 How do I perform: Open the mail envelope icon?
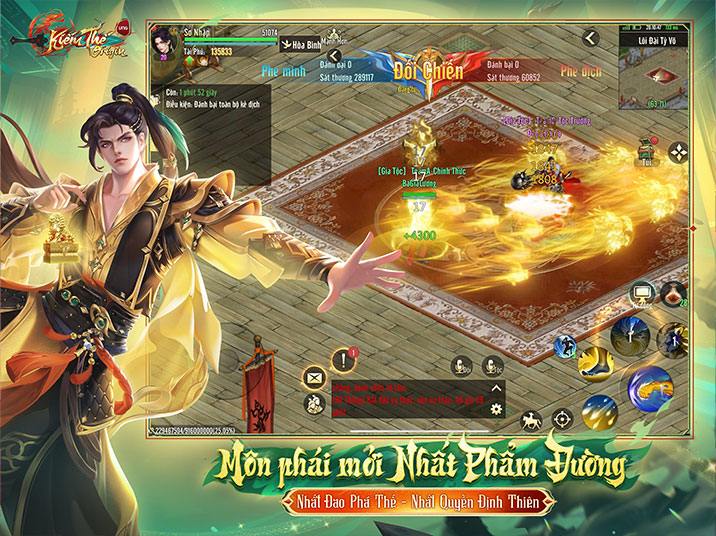(x=312, y=377)
